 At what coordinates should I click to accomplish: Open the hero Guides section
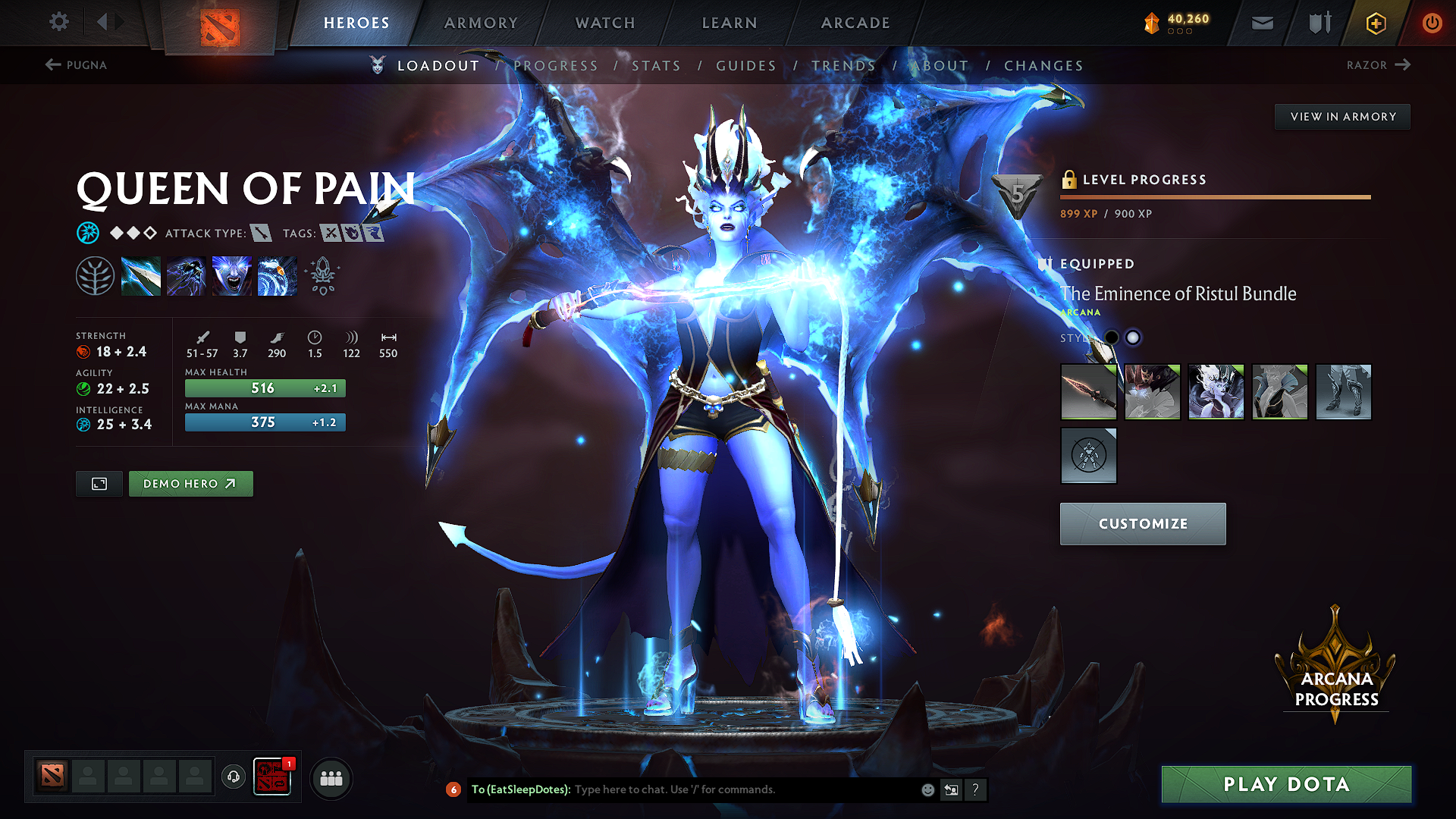pyautogui.click(x=746, y=66)
